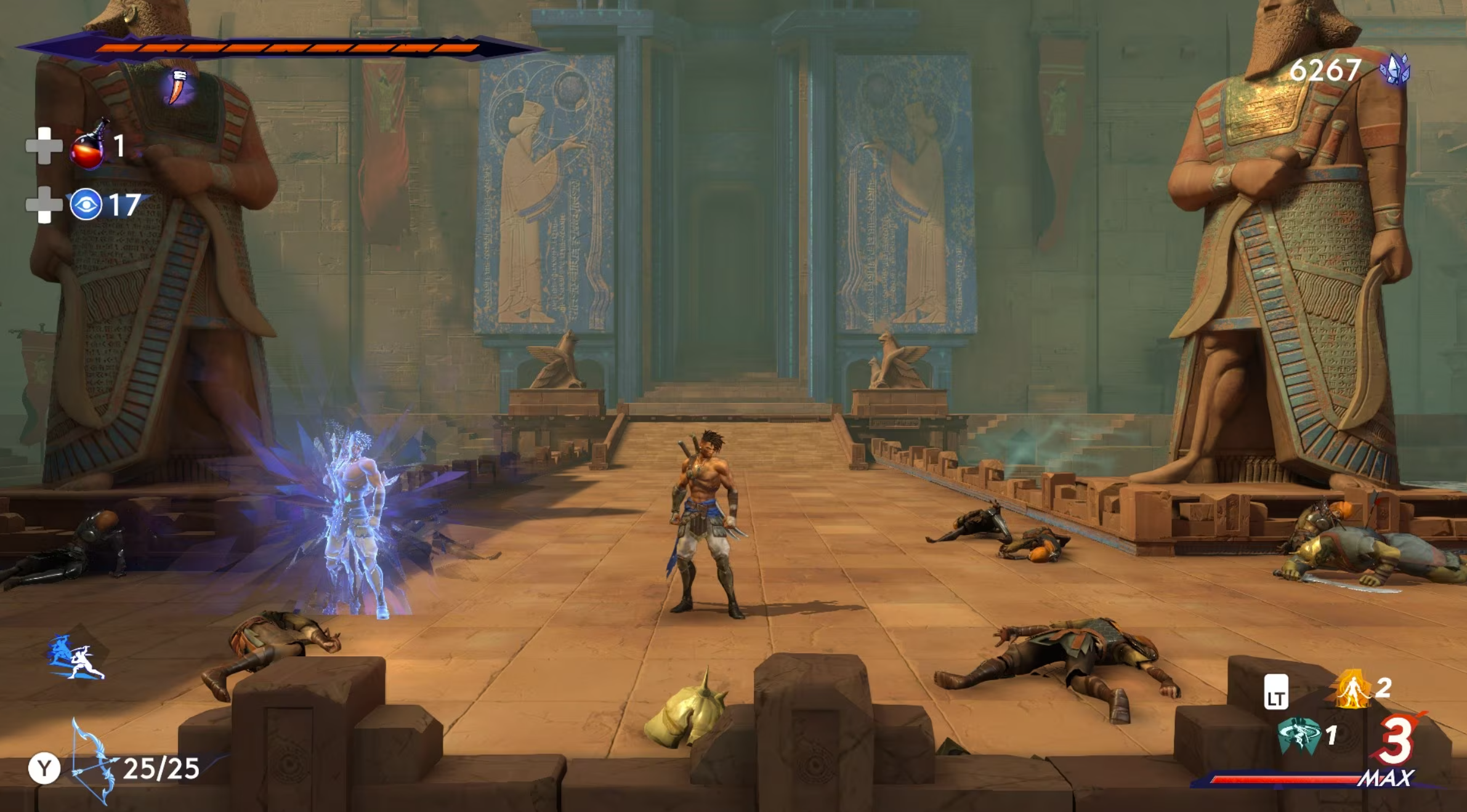Choose the orange flaming figure surge icon
Screen dimensions: 1467x812
[x=1352, y=689]
